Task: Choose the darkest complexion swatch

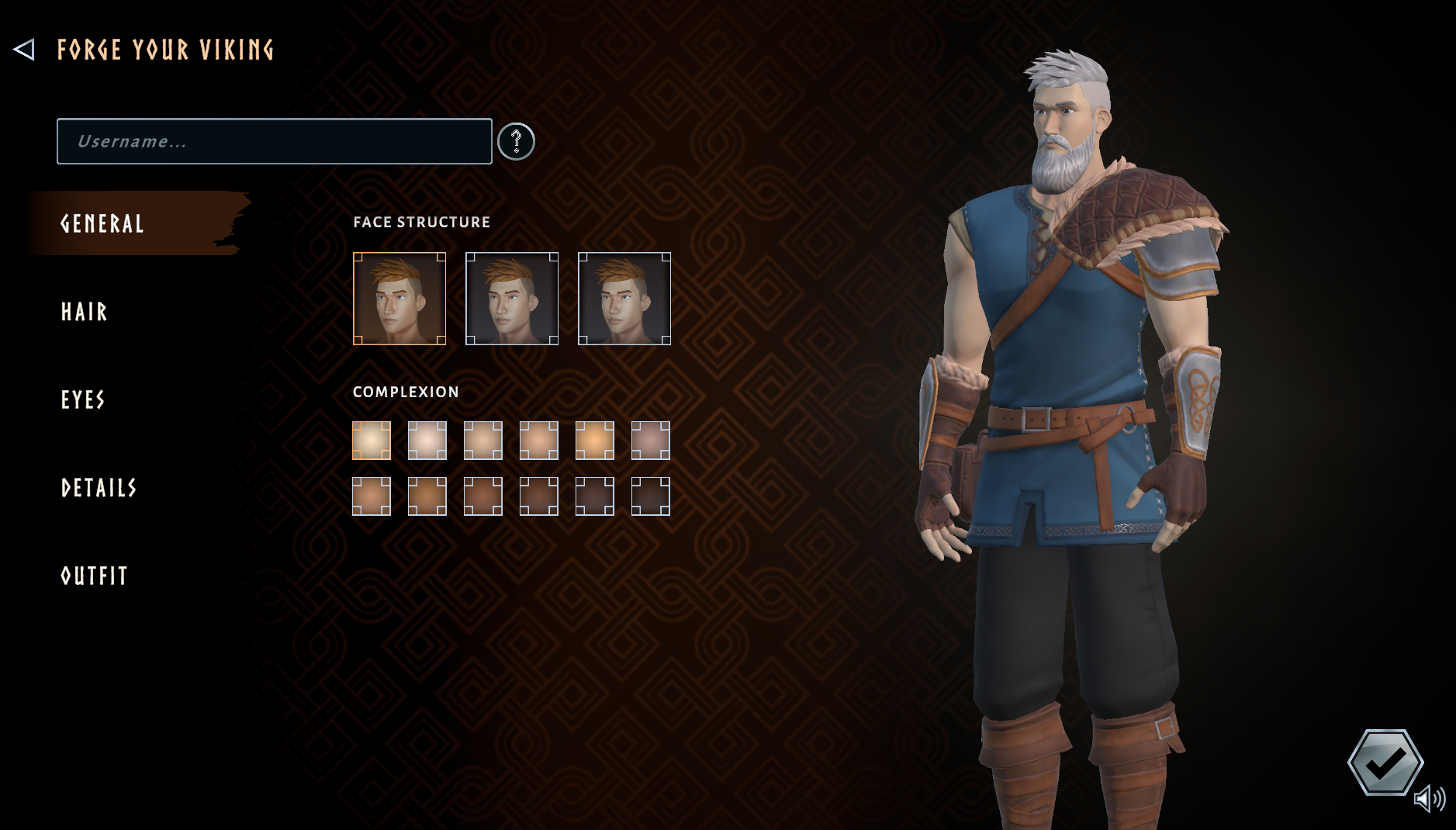Action: tap(650, 495)
